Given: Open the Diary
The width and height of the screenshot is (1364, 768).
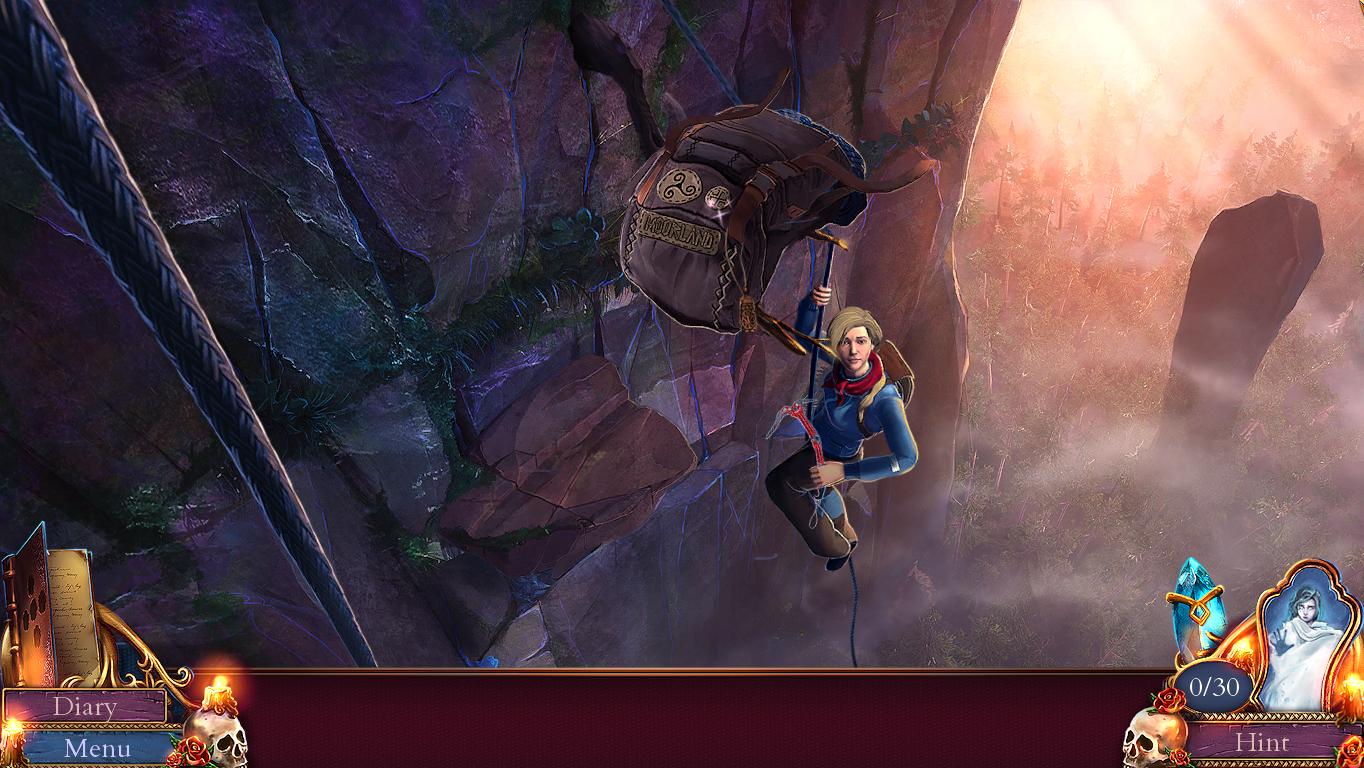Looking at the screenshot, I should [88, 707].
